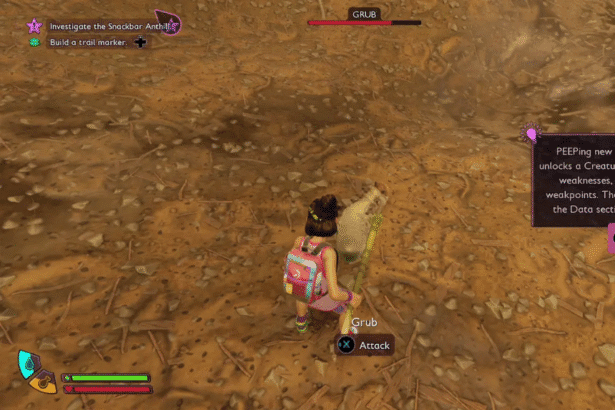The height and width of the screenshot is (410, 615).
Task: Click the pink star quest icon
Action: (x=35, y=26)
